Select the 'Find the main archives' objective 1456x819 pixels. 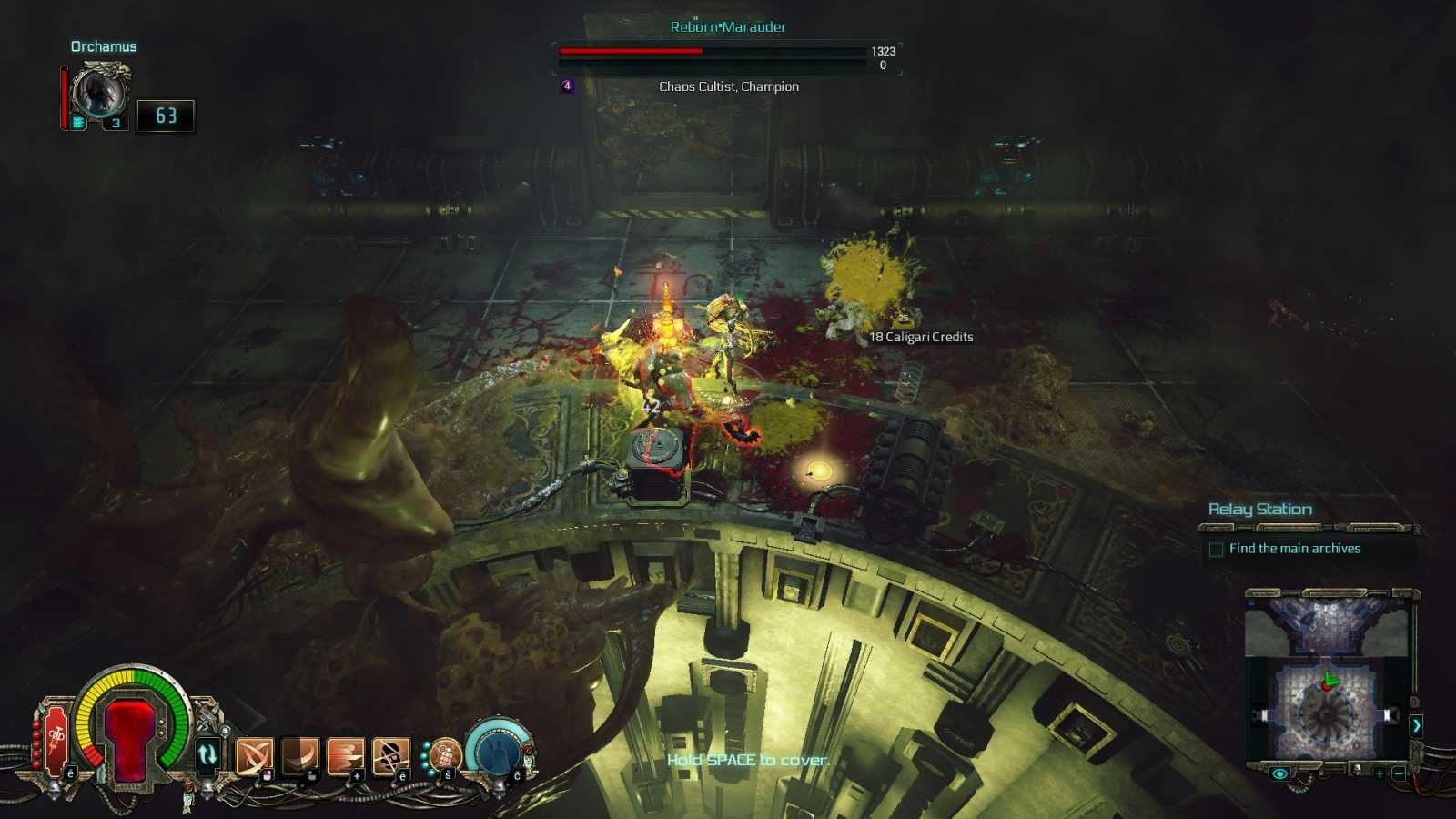1294,549
